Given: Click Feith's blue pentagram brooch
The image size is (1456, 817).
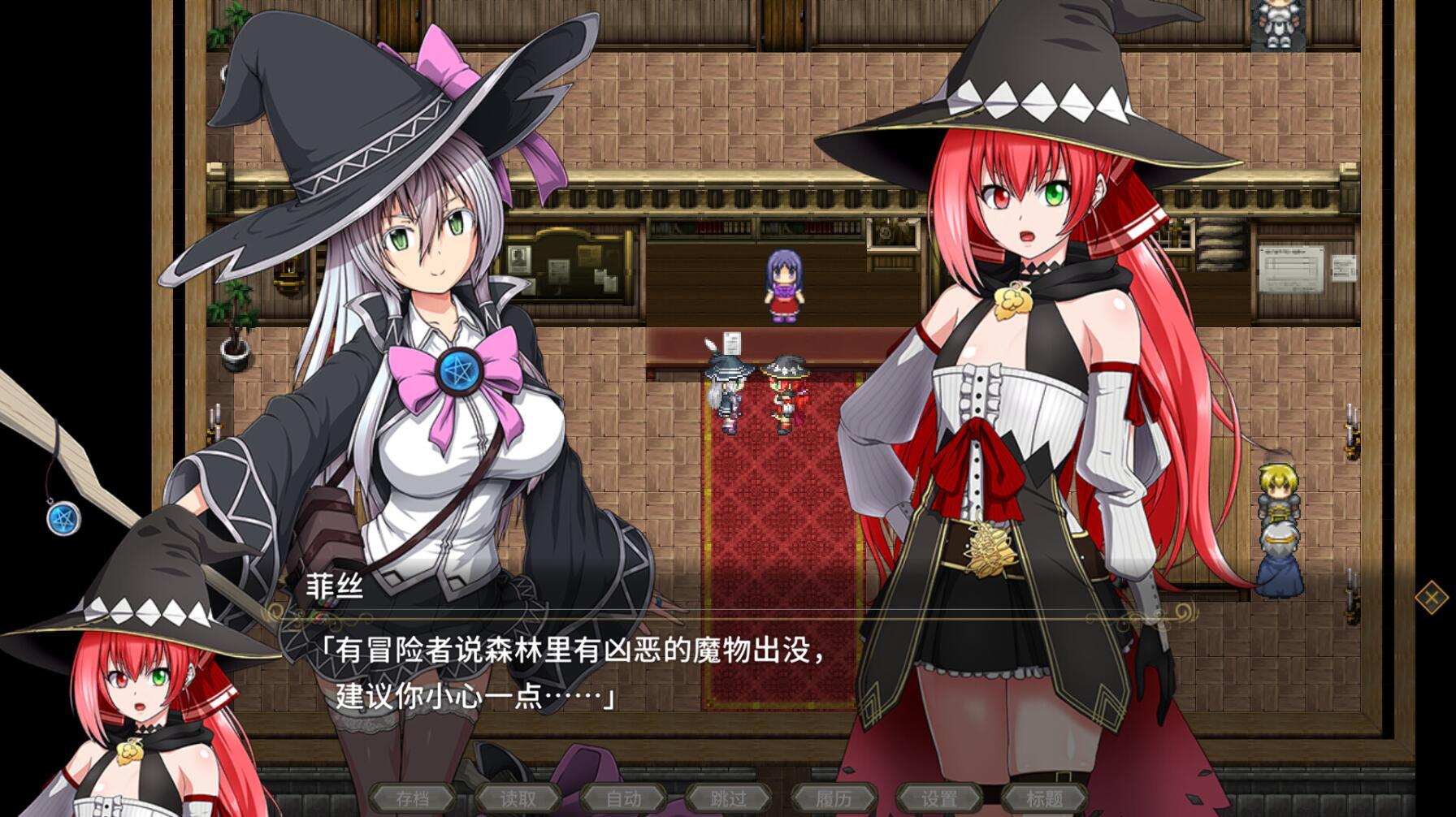Looking at the screenshot, I should click(460, 370).
